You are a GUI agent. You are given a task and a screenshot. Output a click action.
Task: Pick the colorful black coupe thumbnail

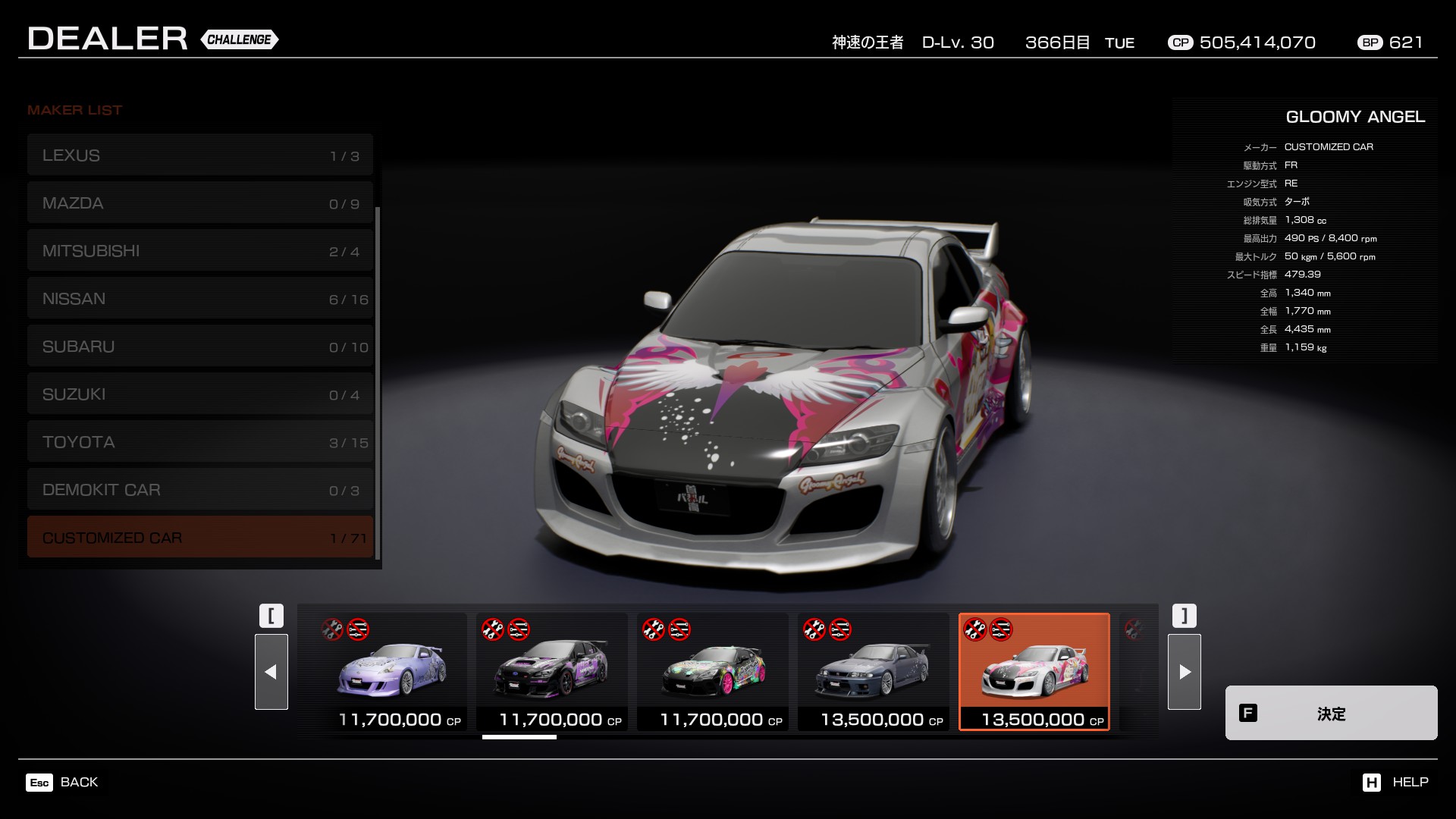(x=713, y=671)
